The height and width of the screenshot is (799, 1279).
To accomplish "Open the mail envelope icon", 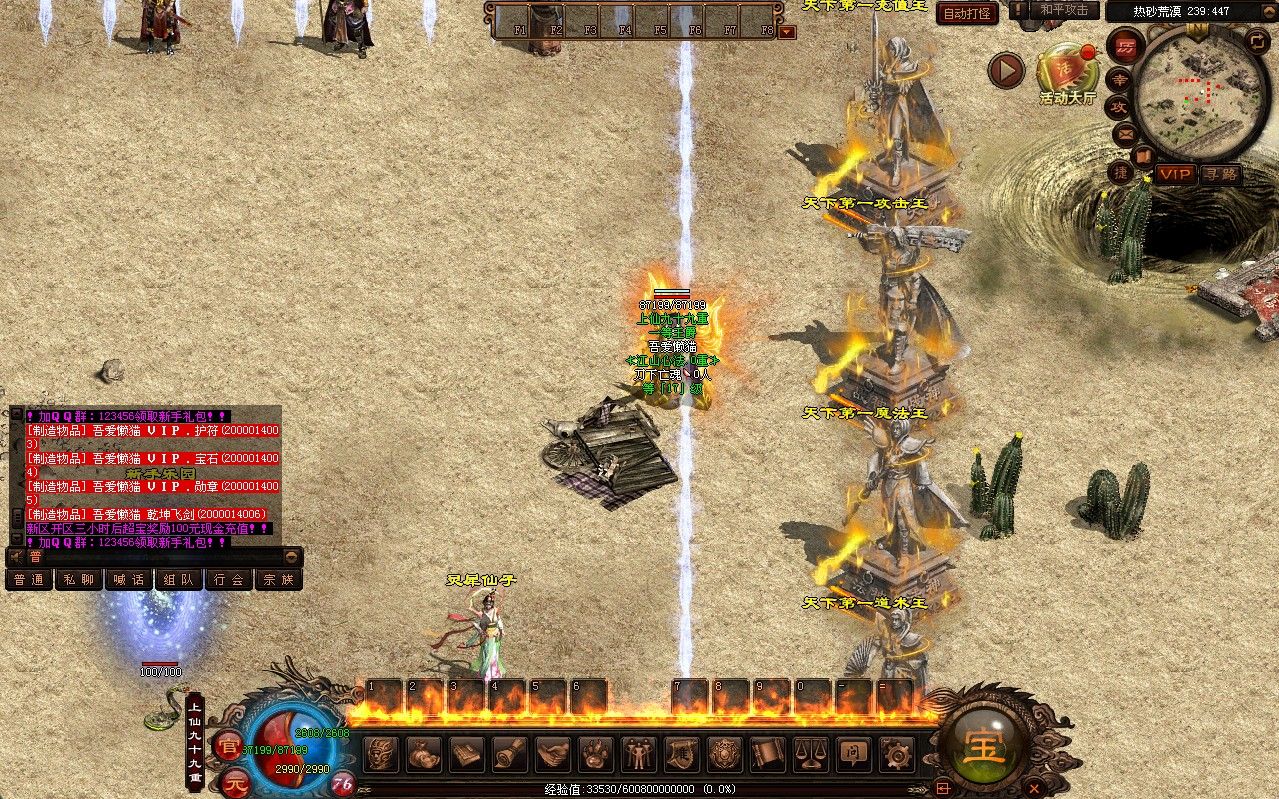I will click(x=1124, y=134).
